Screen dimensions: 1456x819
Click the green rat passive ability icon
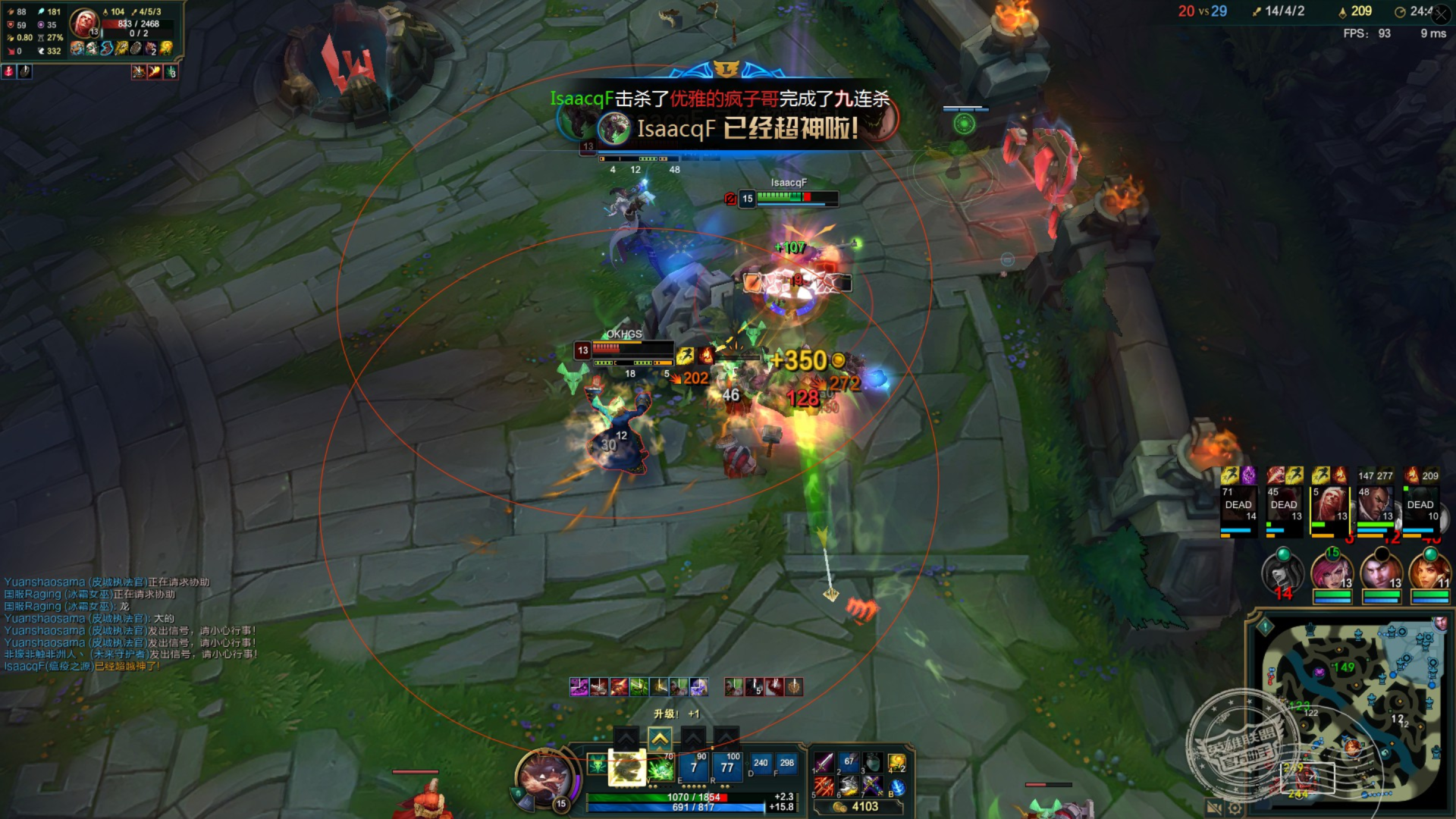[x=597, y=764]
